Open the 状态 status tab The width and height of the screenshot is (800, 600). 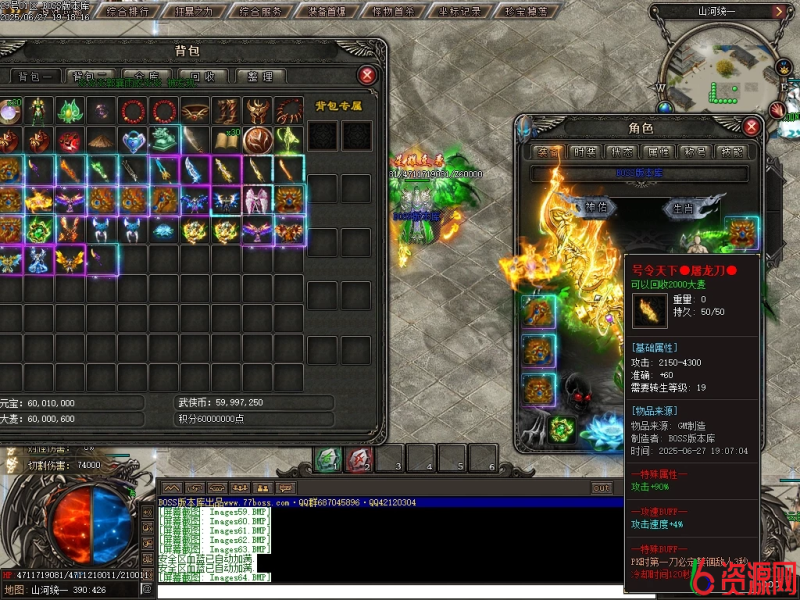[621, 152]
